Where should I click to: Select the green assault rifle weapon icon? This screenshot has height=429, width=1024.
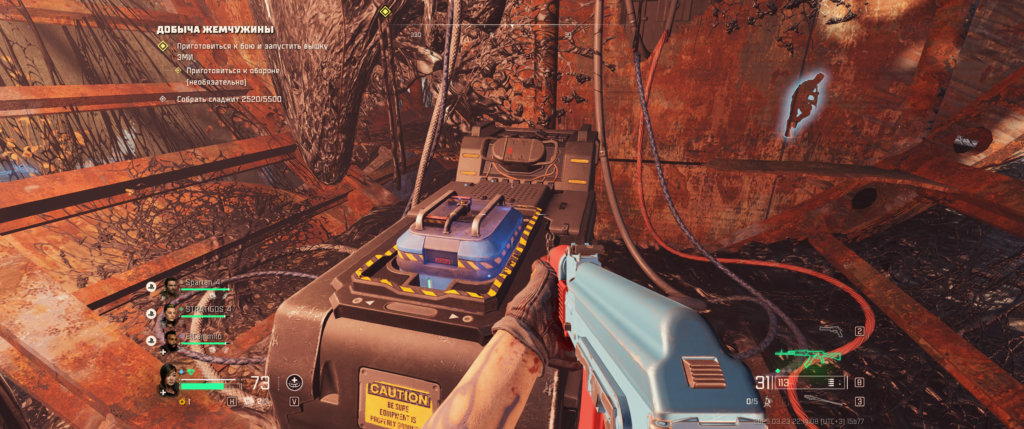click(x=809, y=355)
